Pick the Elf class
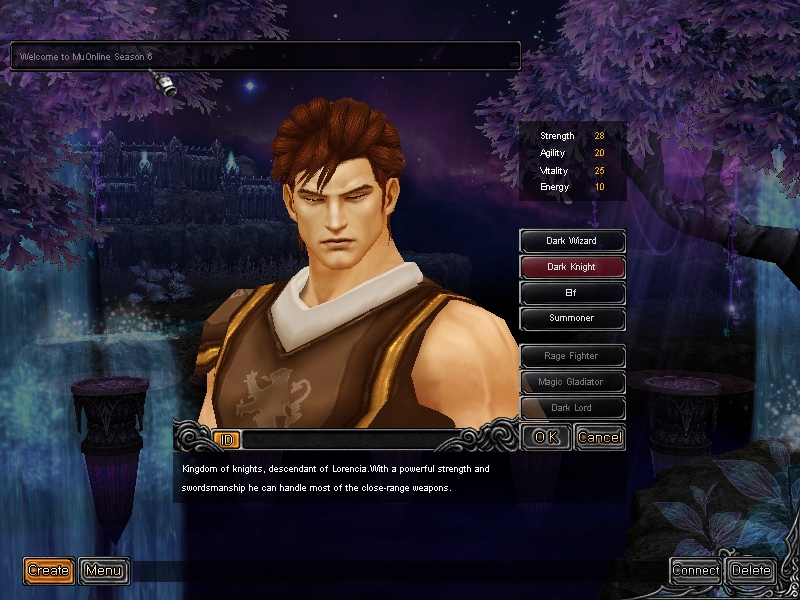 (572, 293)
